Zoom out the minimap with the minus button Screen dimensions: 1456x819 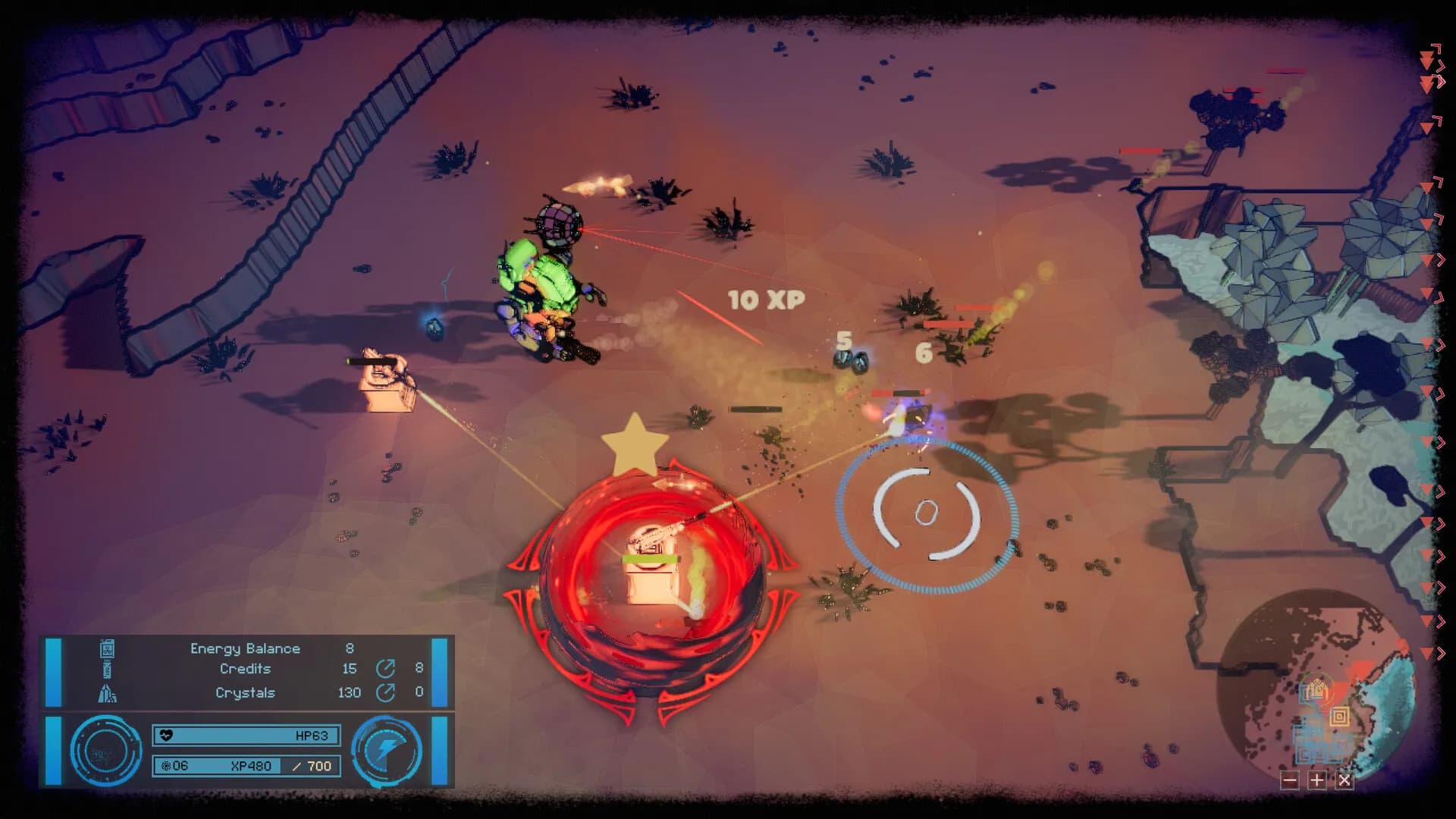point(1290,780)
